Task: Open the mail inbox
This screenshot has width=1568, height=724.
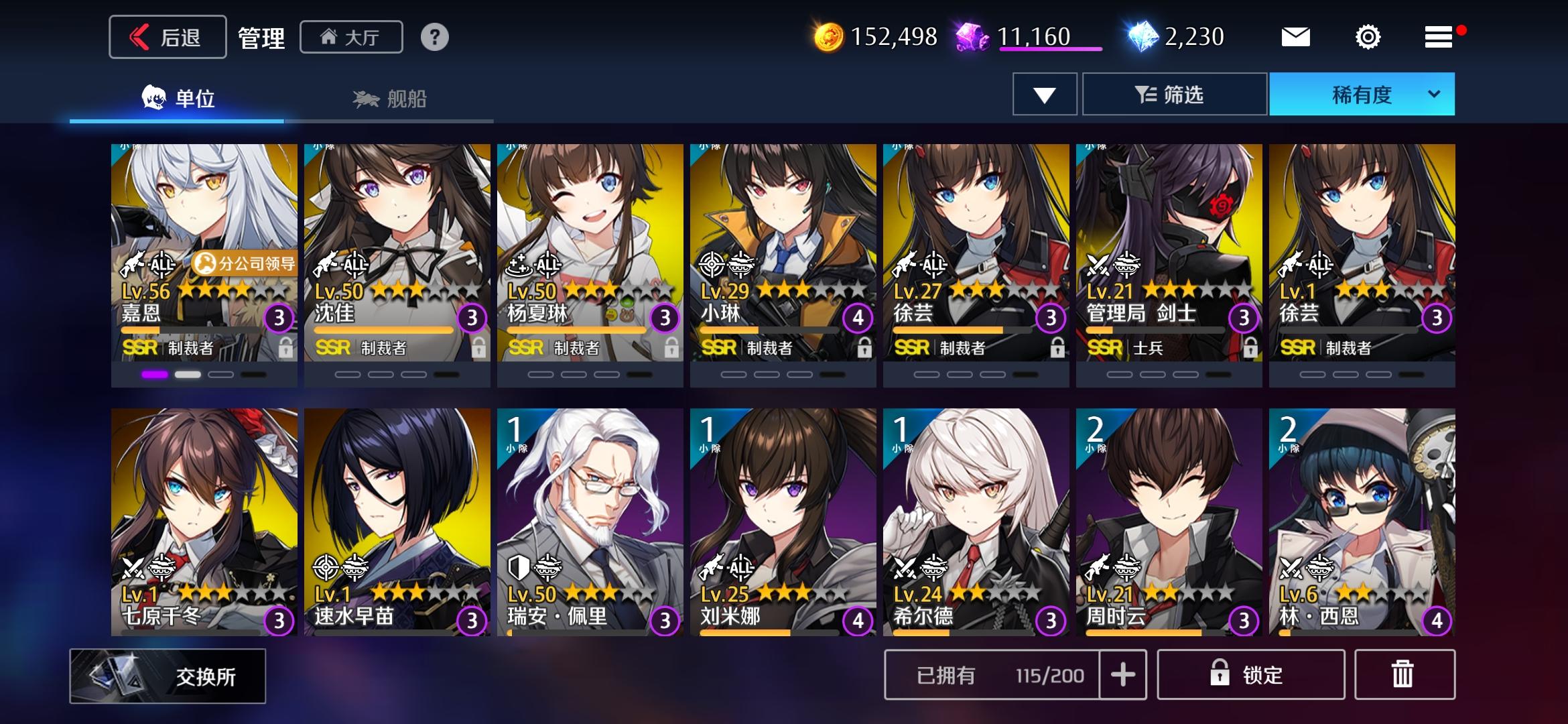Action: tap(1296, 37)
